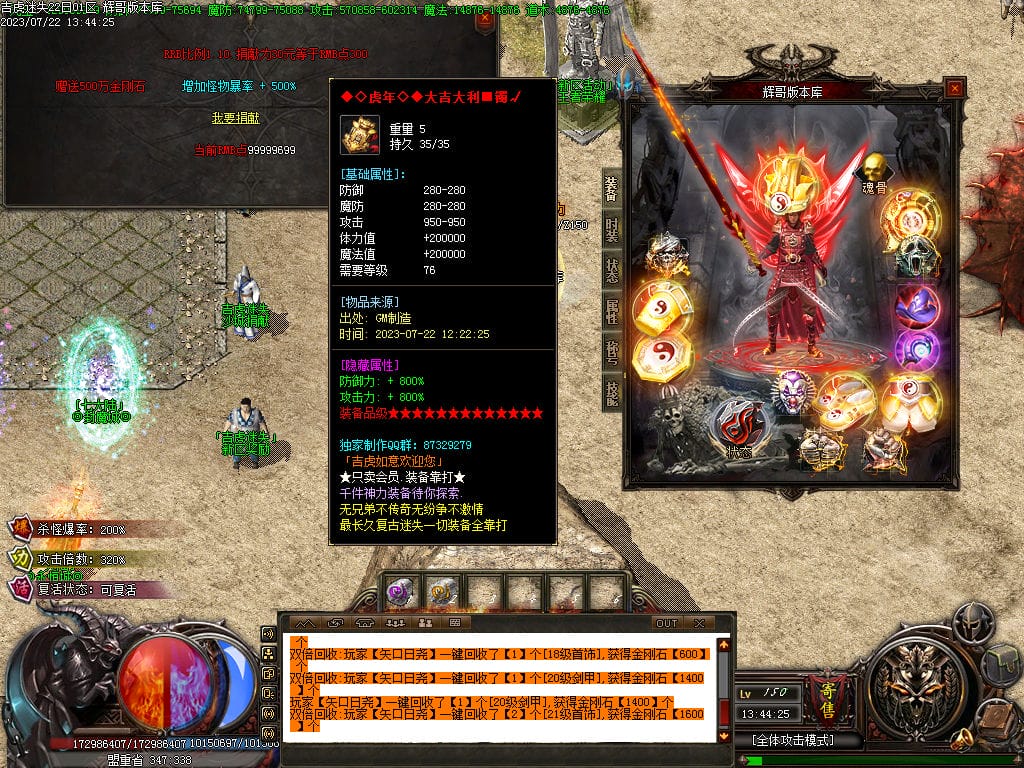
Task: Choose the green skull mask slot
Action: 913,257
